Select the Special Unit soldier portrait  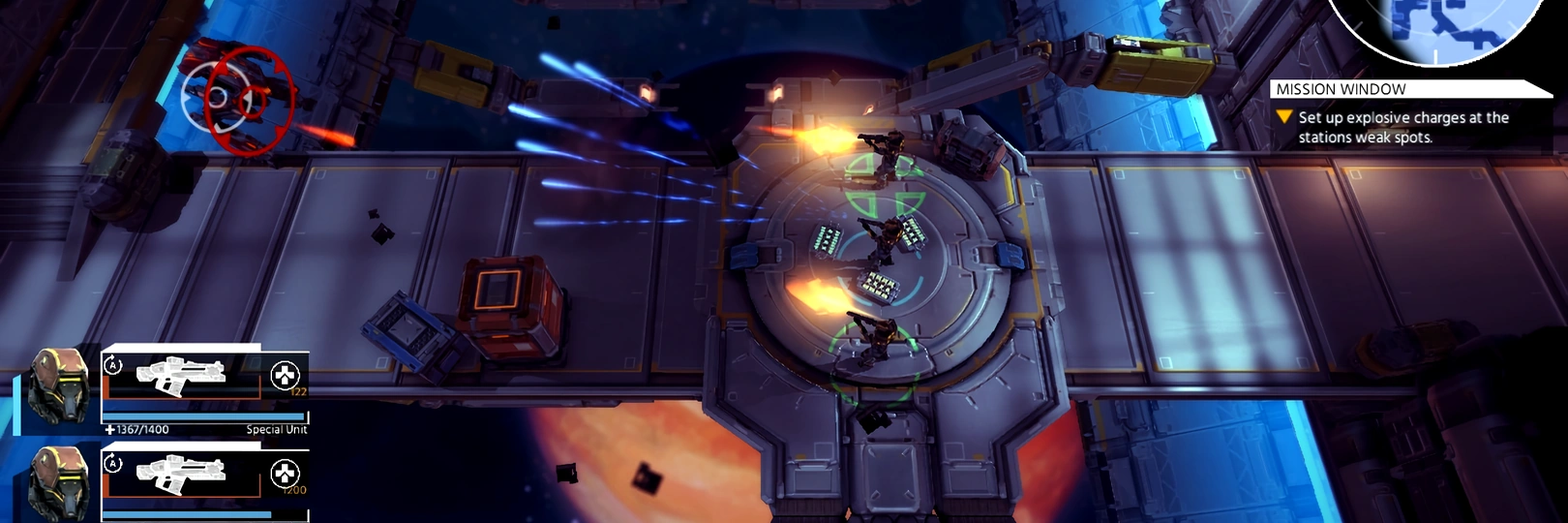pyautogui.click(x=58, y=387)
